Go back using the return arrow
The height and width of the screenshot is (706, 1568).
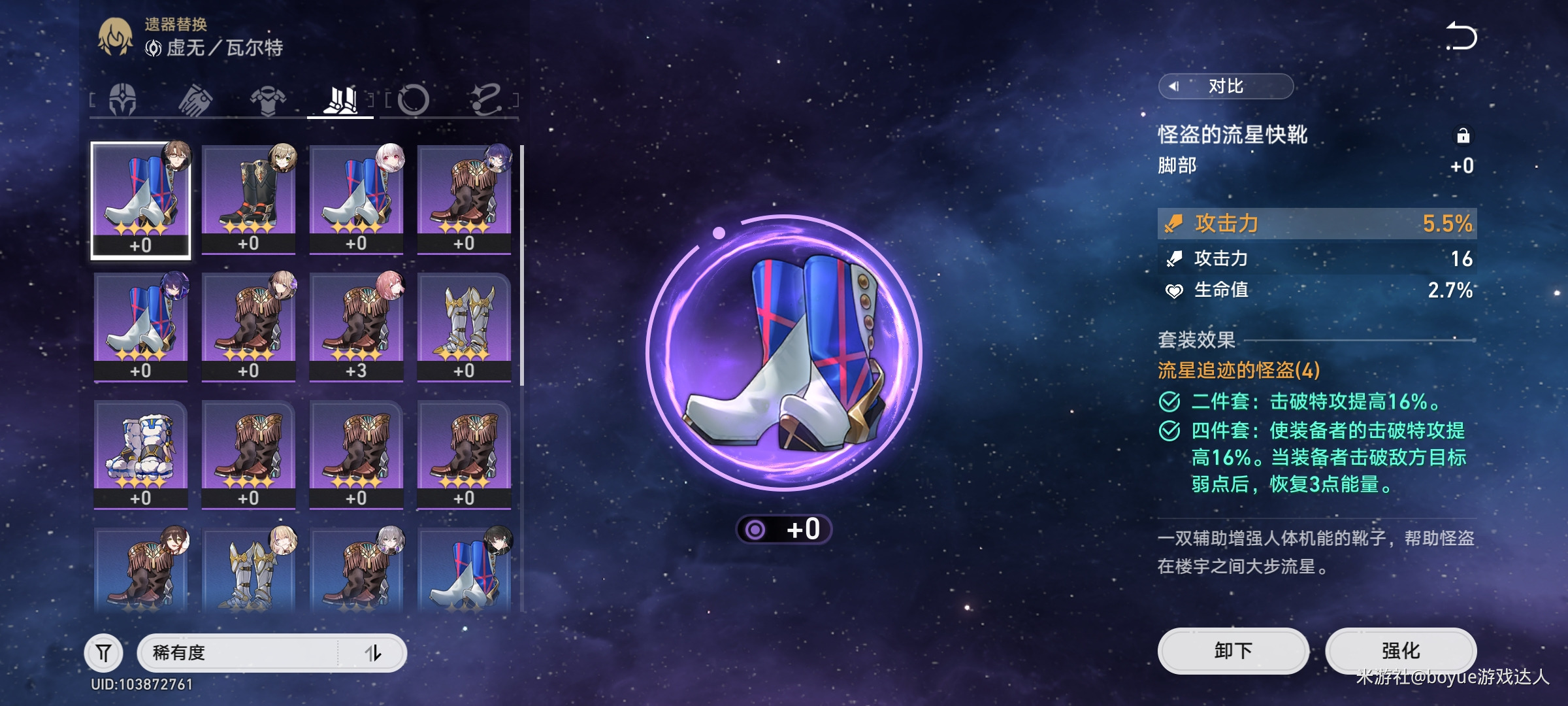[x=1461, y=37]
